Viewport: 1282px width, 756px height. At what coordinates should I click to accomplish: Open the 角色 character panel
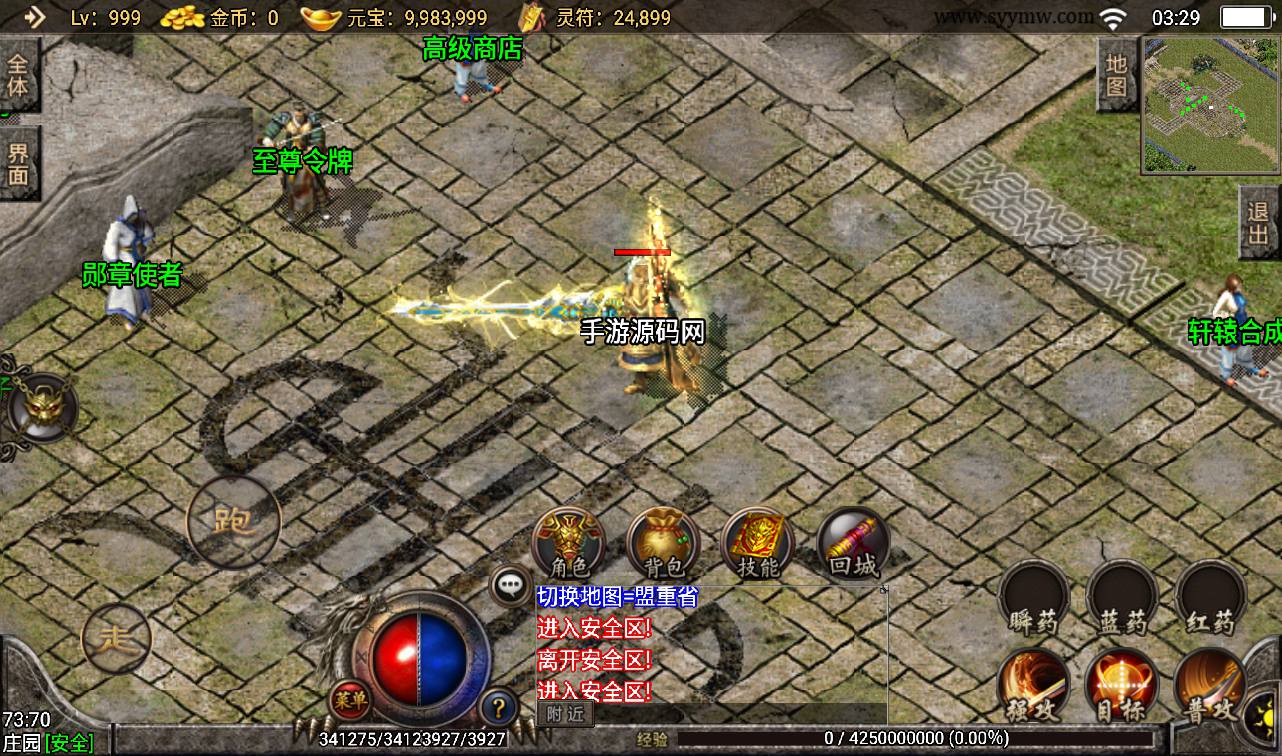click(x=567, y=543)
